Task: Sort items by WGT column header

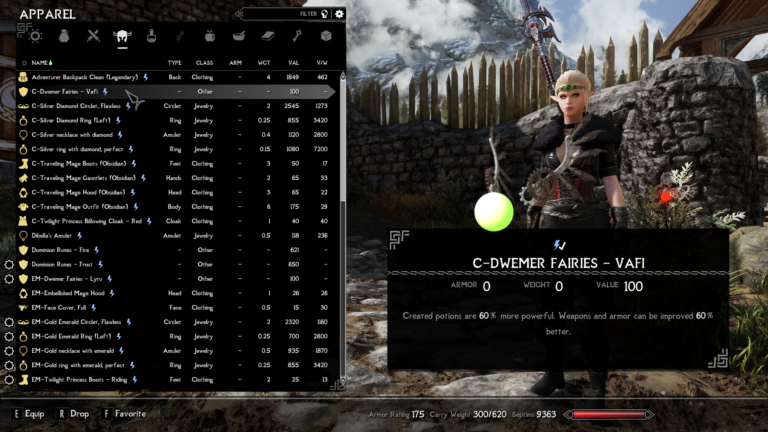Action: coord(266,62)
